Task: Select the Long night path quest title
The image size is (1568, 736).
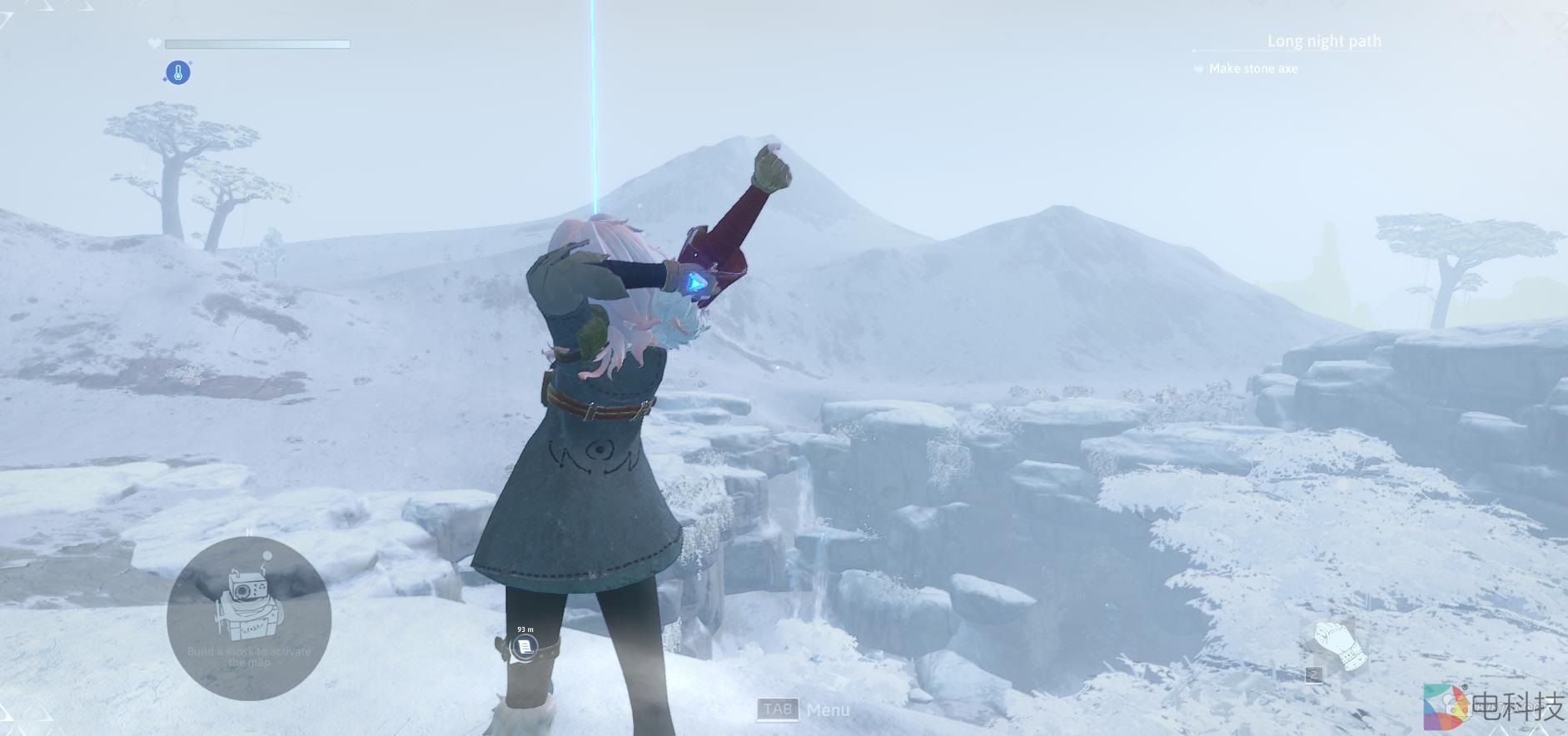Action: [x=1323, y=41]
